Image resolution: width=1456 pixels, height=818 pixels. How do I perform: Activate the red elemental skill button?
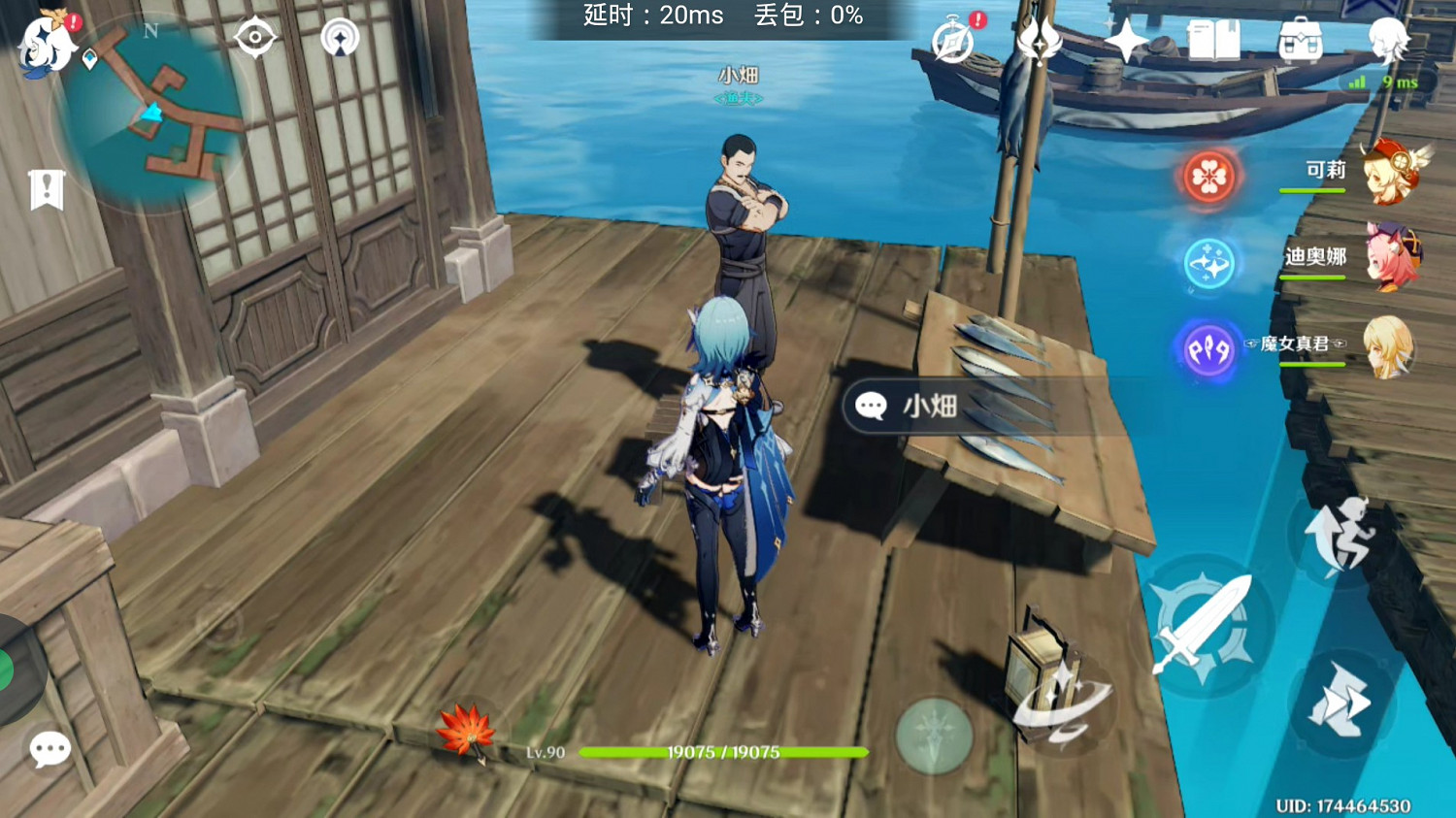1207,179
